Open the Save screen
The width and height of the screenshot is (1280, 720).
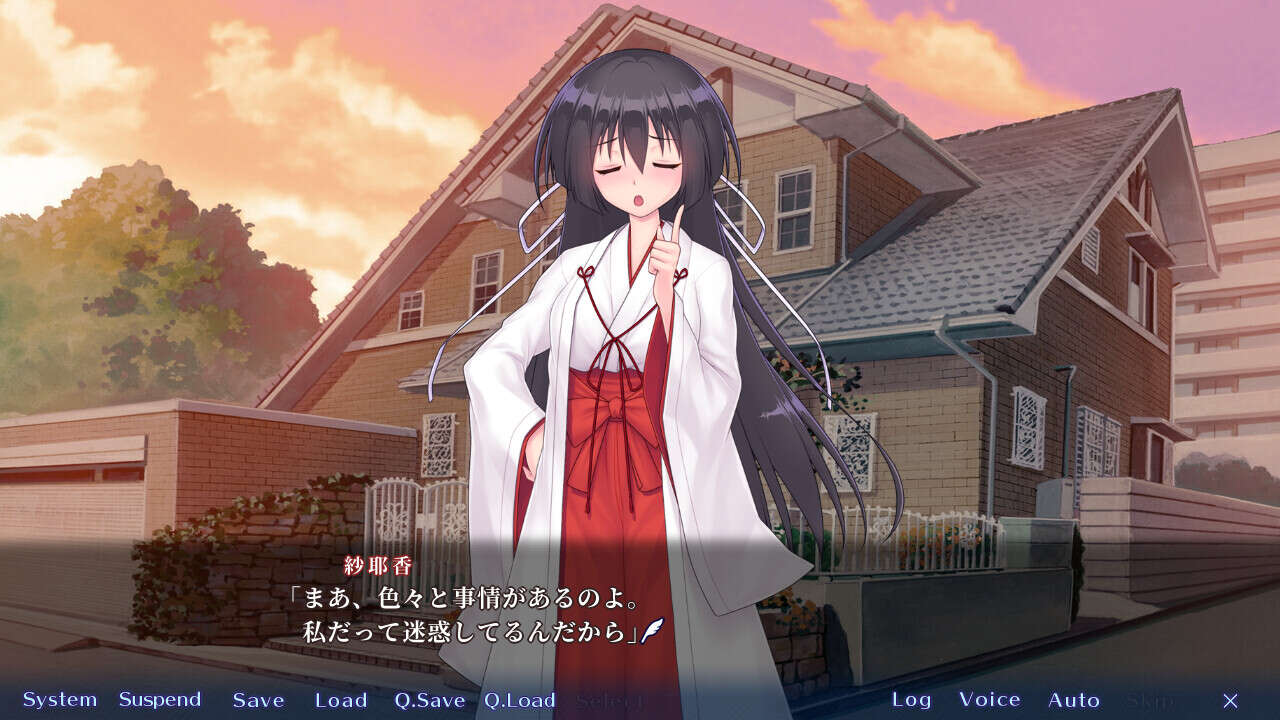[258, 700]
